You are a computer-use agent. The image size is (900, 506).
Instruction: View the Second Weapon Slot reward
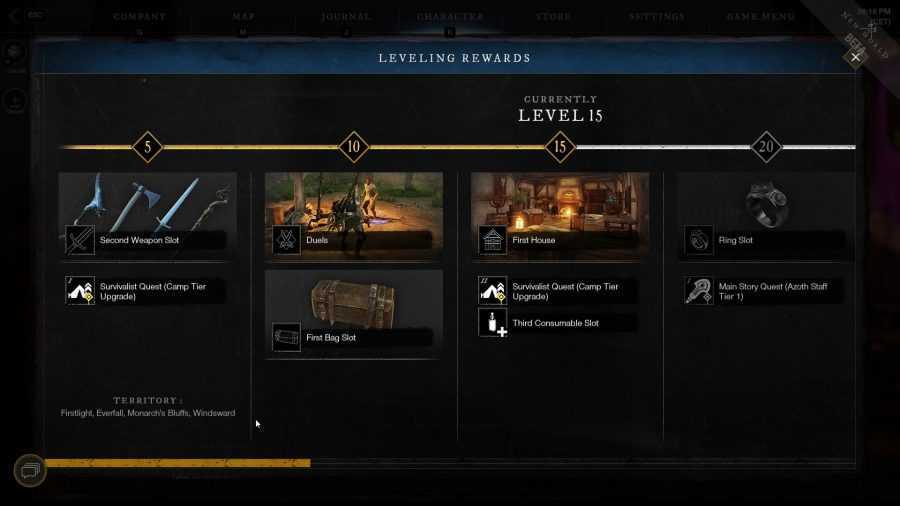(x=147, y=216)
